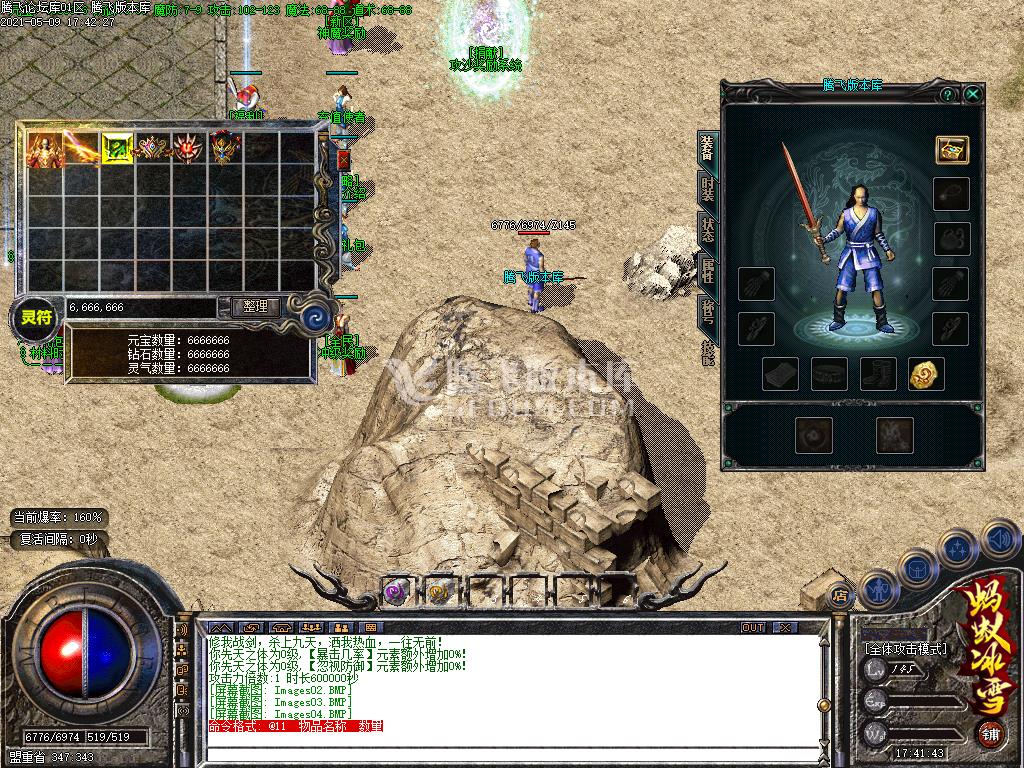Viewport: 1024px width, 768px height.
Task: Switch to the 时装 fashion tab
Action: 708,188
